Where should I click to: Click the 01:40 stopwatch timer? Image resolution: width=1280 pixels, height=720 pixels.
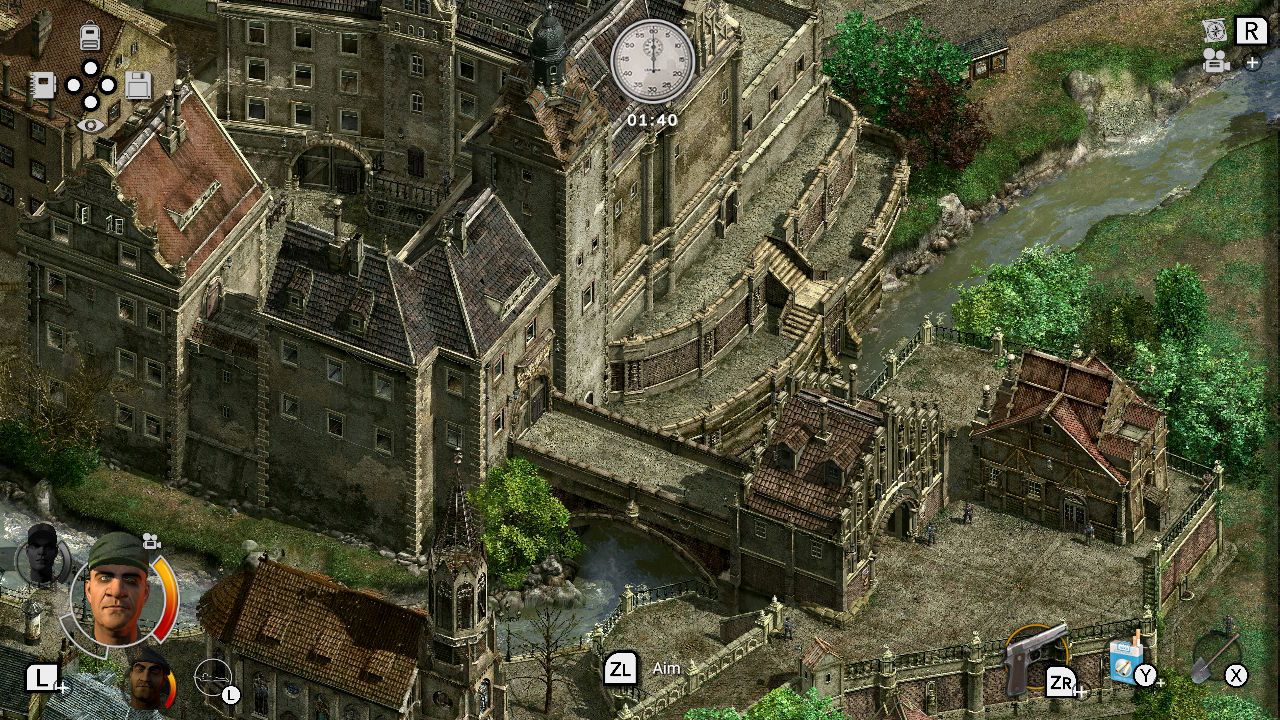pos(653,64)
